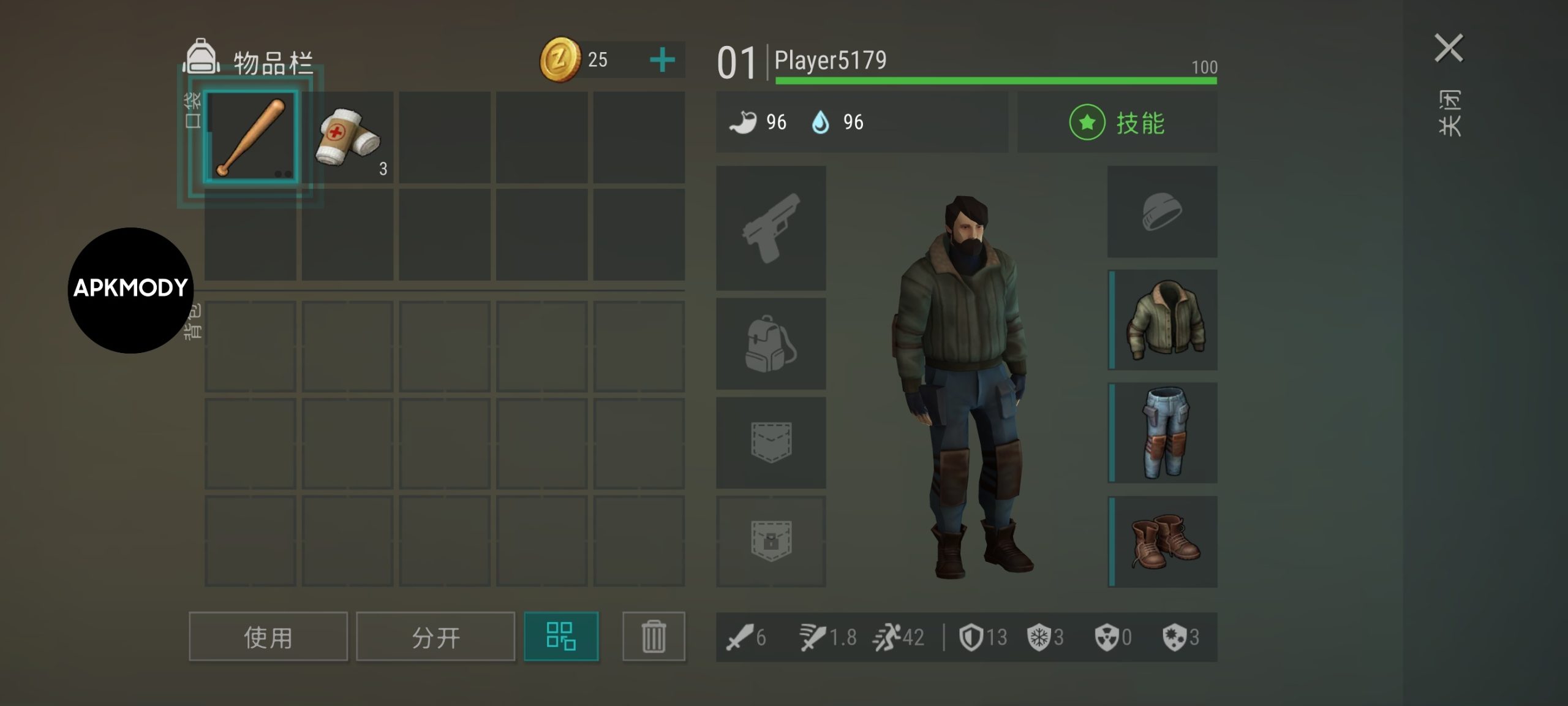Open the 技能 skills panel
The height and width of the screenshot is (706, 1568).
(1117, 123)
